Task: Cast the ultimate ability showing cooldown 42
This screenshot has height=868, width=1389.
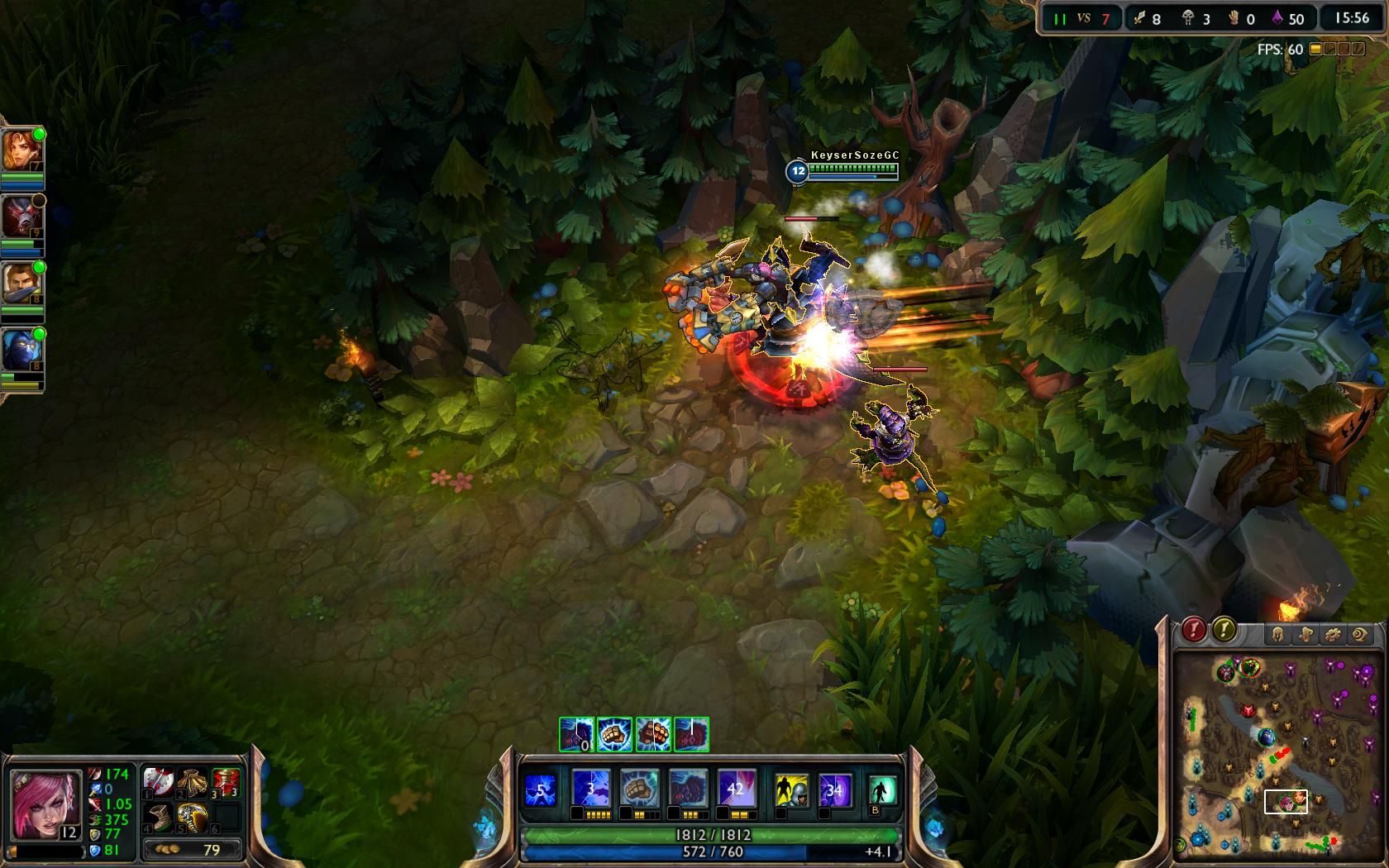Action: [x=736, y=789]
